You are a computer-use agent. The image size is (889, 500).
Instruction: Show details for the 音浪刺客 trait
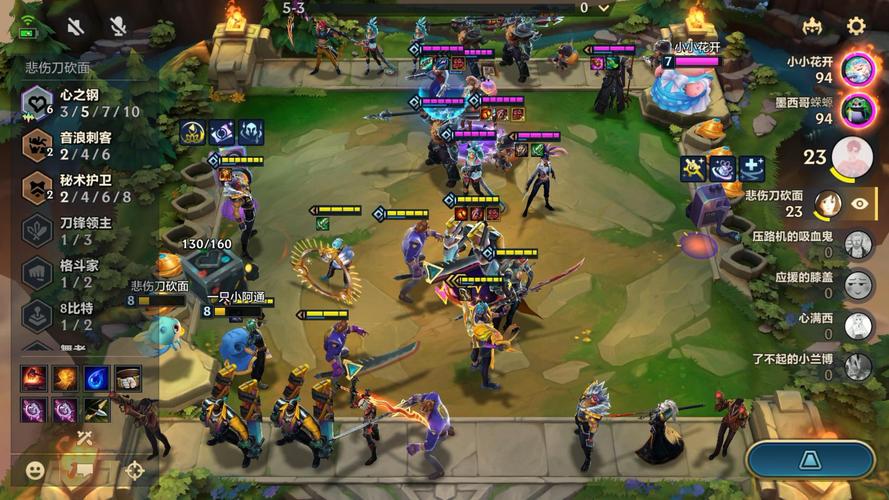tap(80, 145)
